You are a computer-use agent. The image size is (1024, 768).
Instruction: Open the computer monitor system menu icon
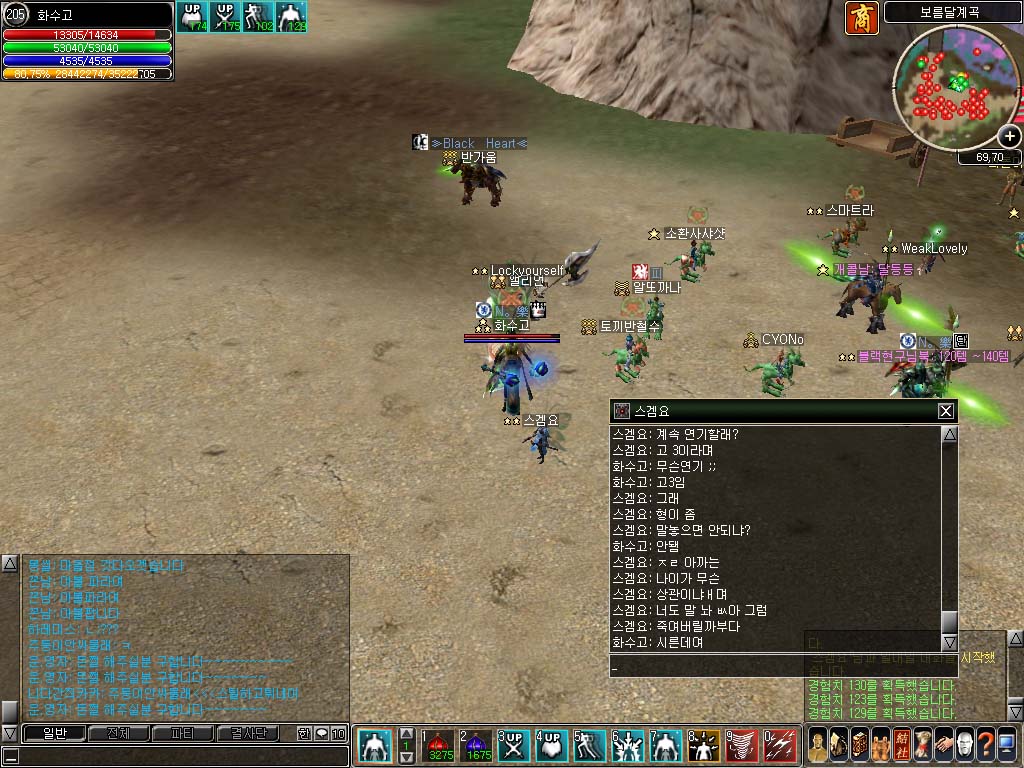click(x=1006, y=746)
